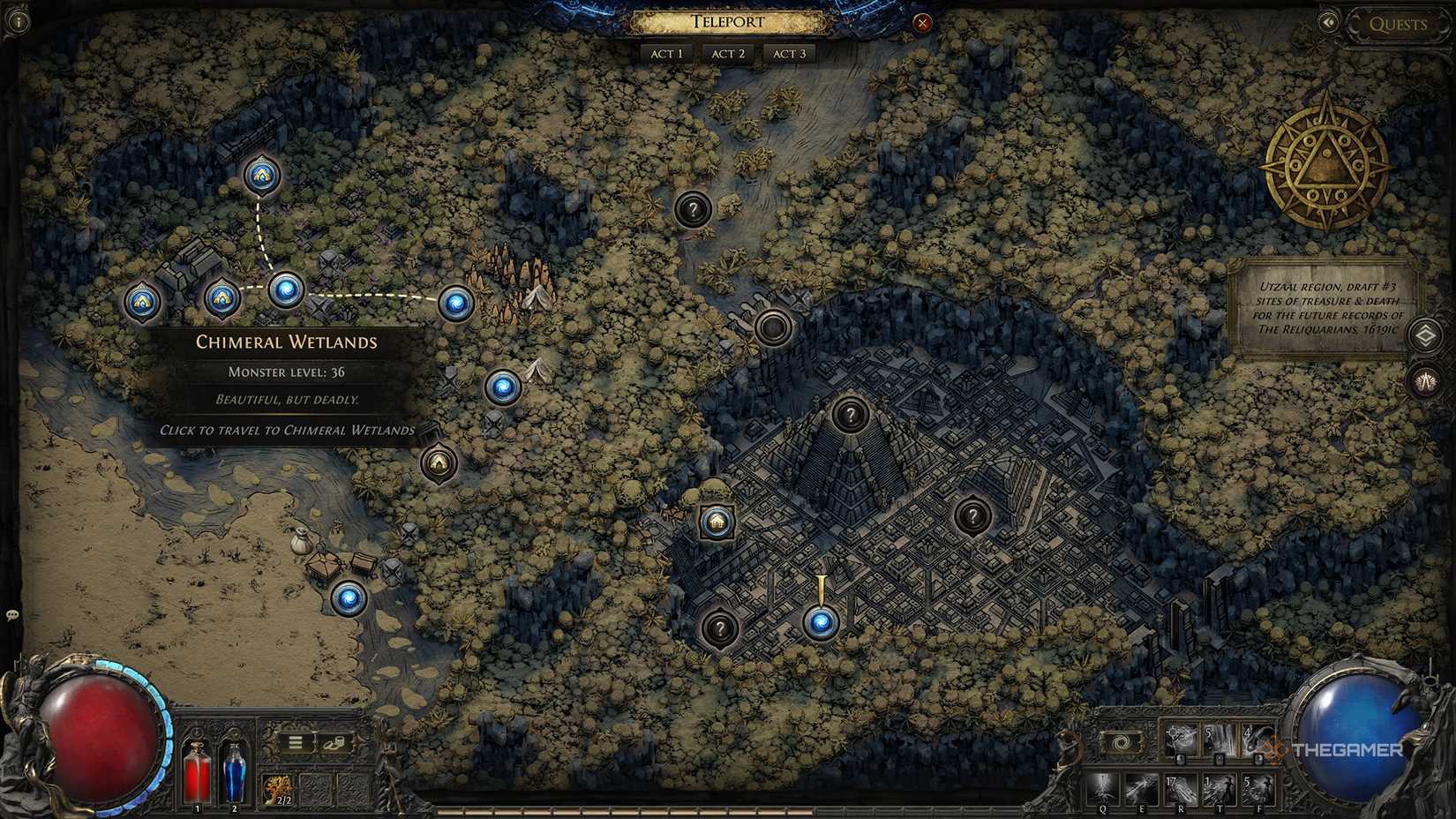This screenshot has height=819, width=1456.
Task: Click to travel to Chimeral Wetlands
Action: [x=288, y=431]
